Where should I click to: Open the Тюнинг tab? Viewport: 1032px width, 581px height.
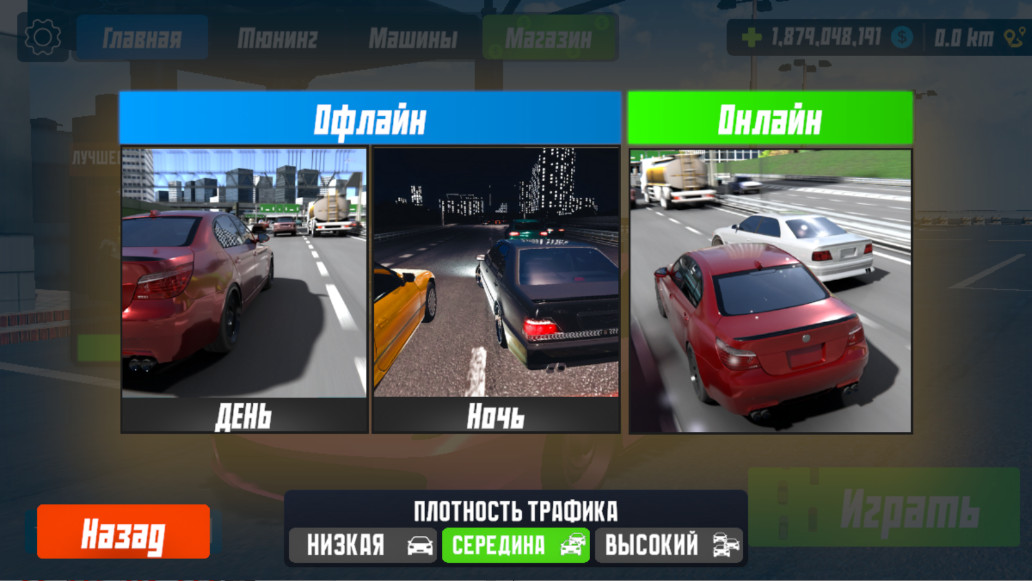[277, 38]
